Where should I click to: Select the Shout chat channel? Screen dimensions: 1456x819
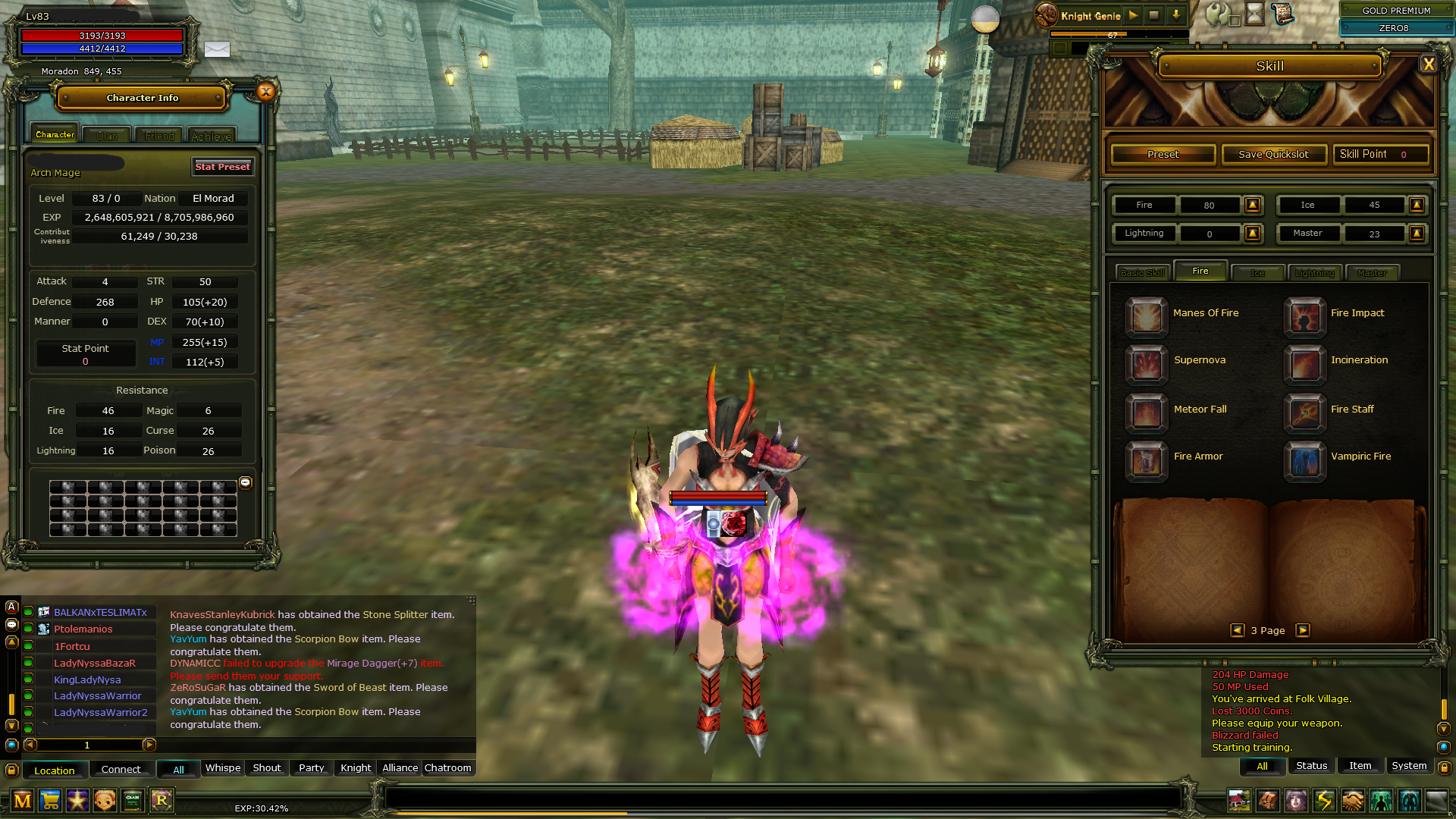tap(266, 767)
